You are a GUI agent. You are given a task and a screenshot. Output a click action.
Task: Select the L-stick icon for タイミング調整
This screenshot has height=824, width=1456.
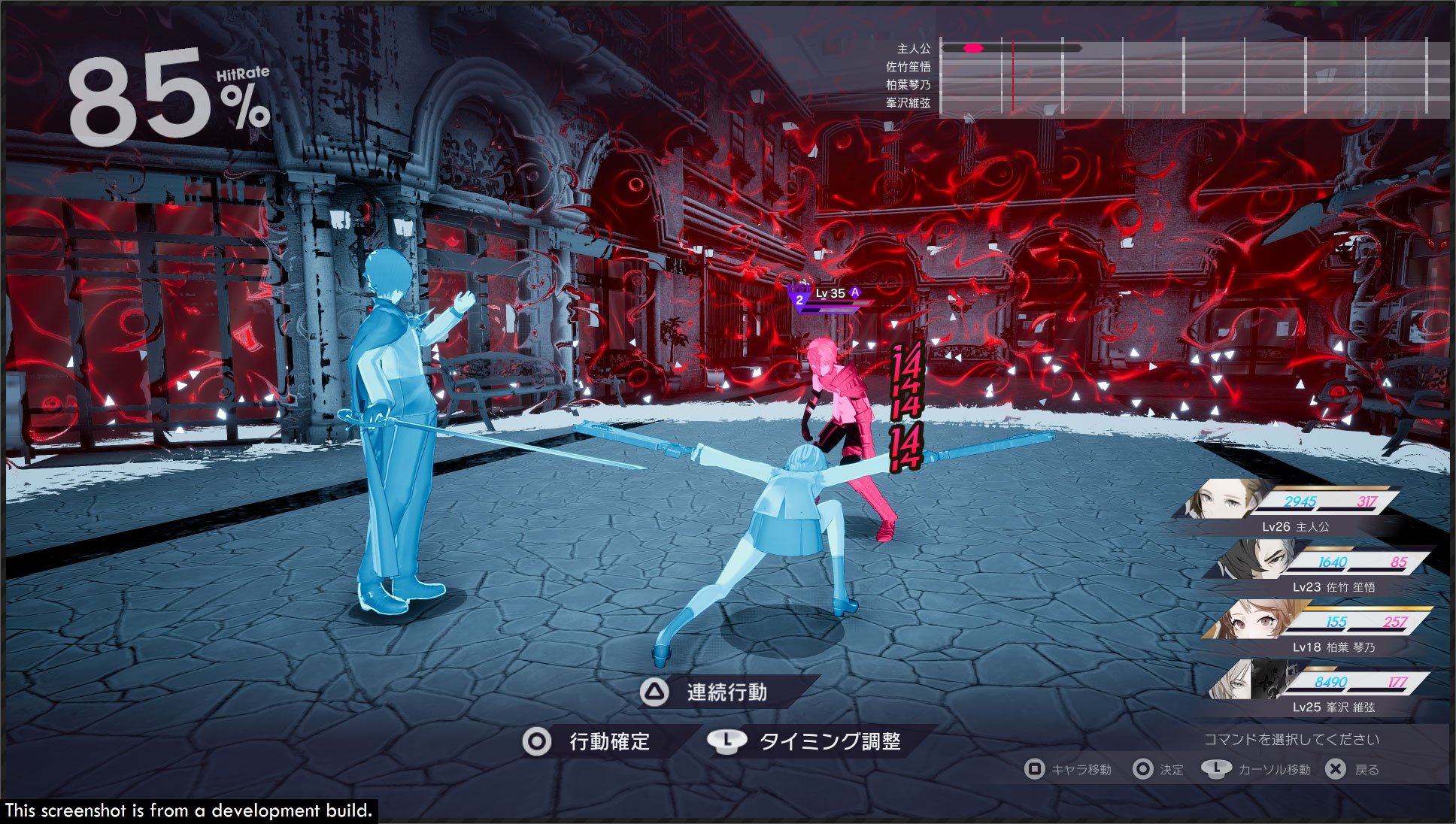[729, 741]
